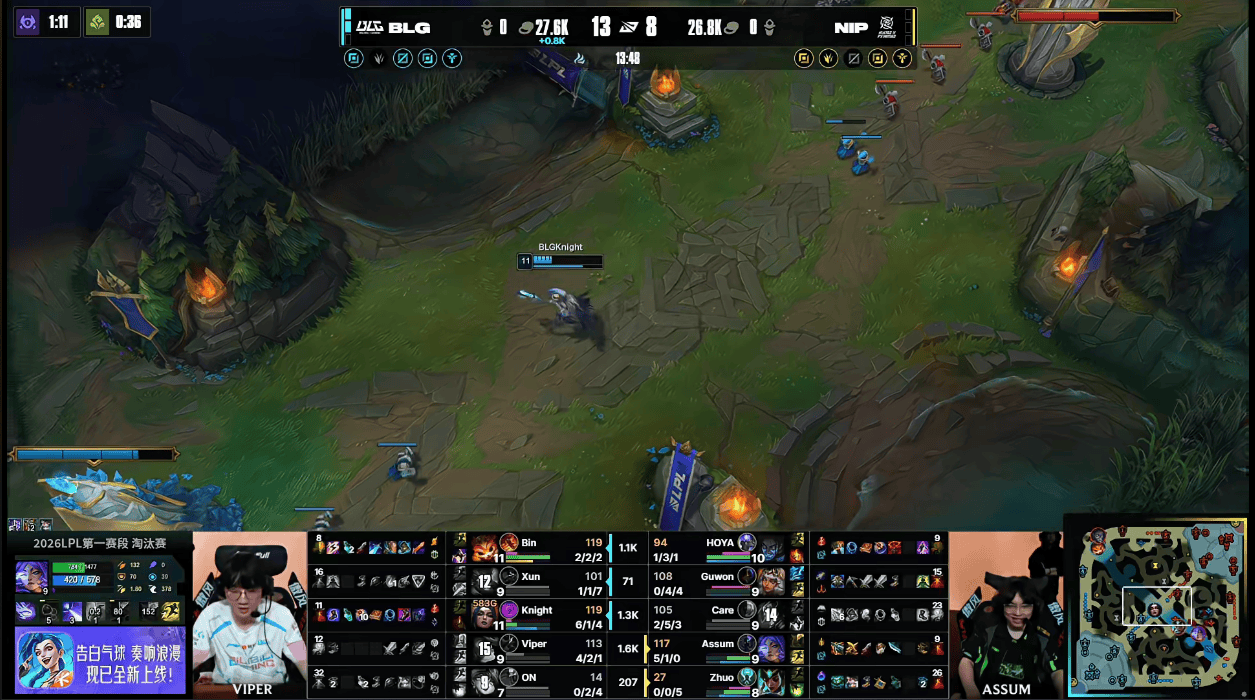Select HOYA's champion portrait
The image size is (1255, 700).
pos(772,548)
